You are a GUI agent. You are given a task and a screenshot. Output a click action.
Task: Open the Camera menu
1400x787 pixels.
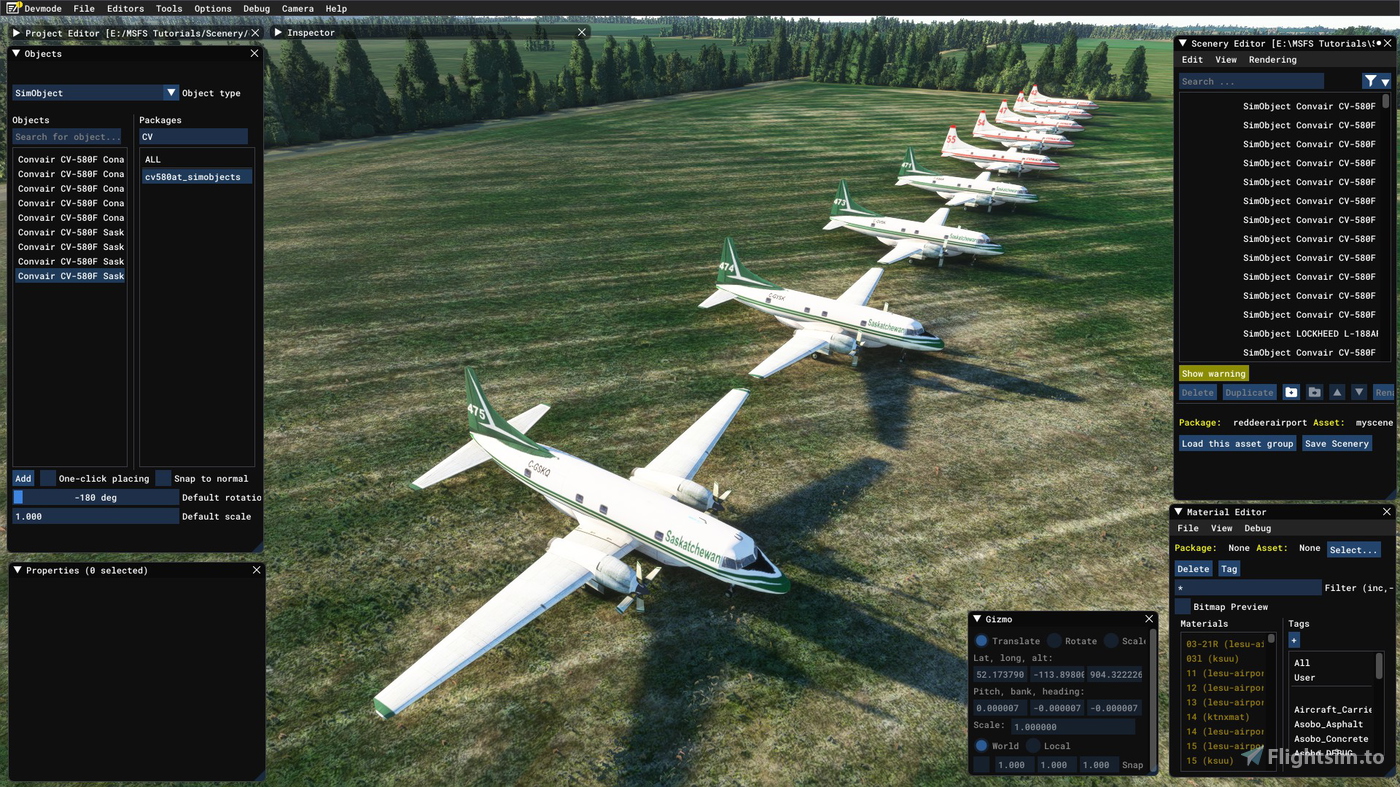tap(297, 9)
